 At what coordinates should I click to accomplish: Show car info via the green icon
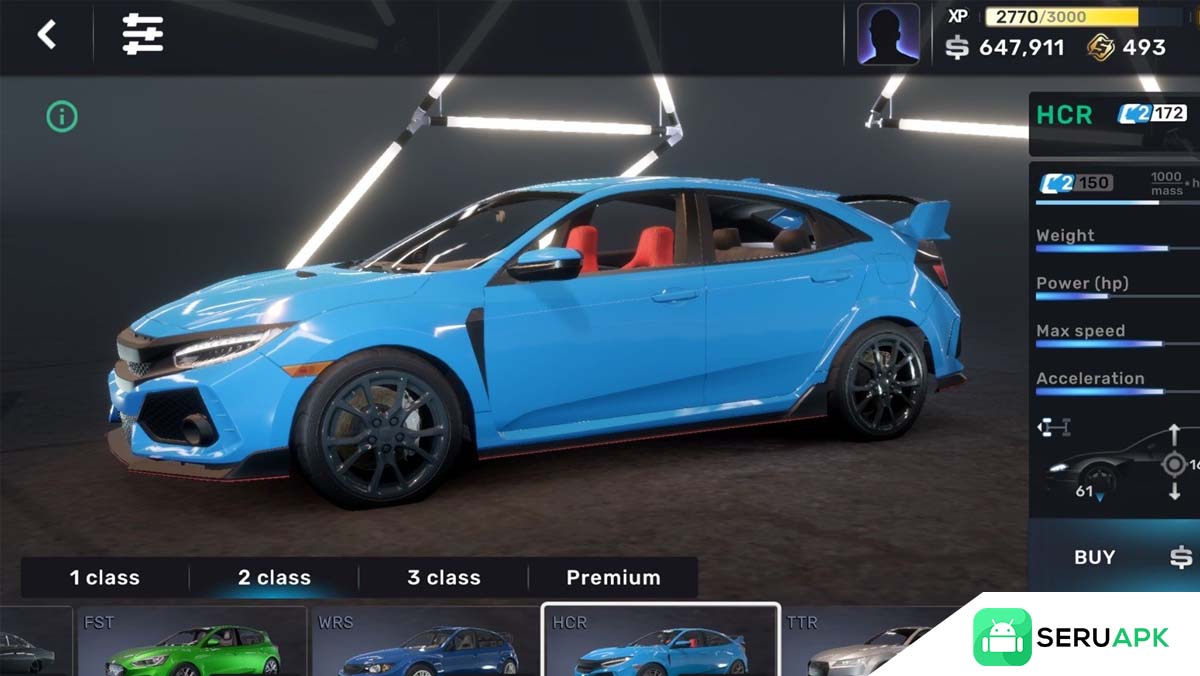(62, 117)
